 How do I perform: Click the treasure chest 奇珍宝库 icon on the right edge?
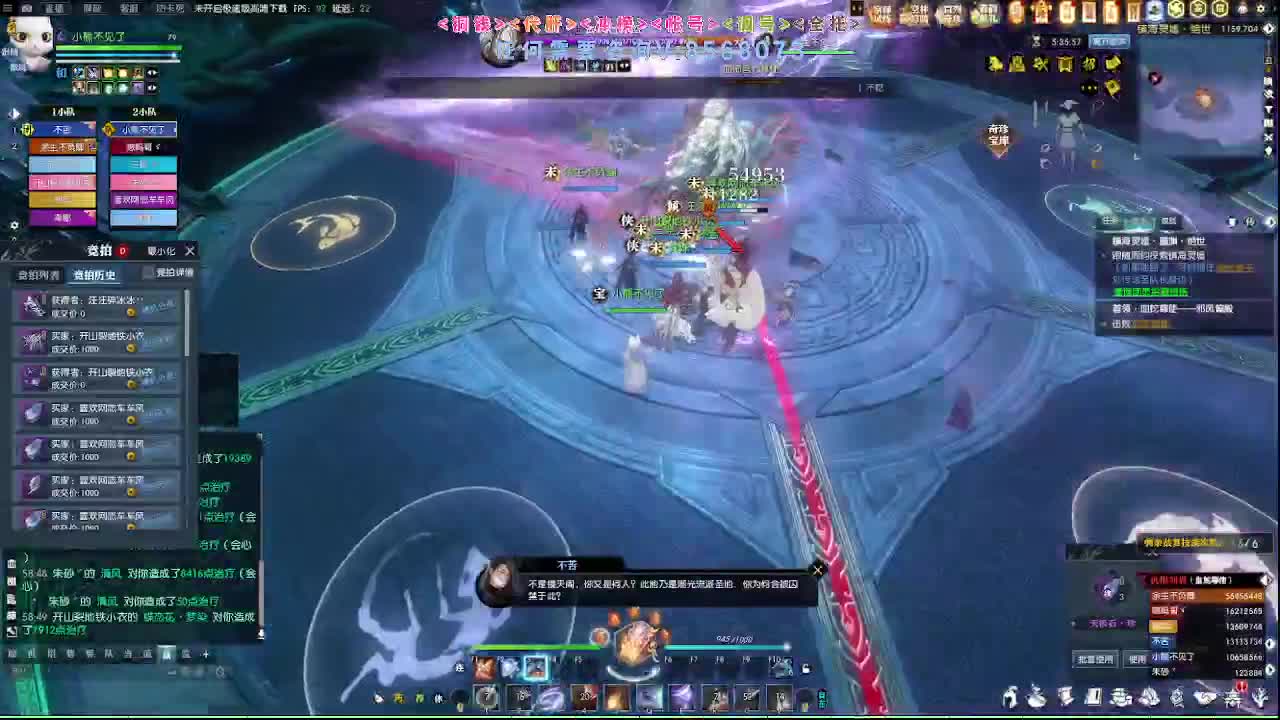[998, 134]
